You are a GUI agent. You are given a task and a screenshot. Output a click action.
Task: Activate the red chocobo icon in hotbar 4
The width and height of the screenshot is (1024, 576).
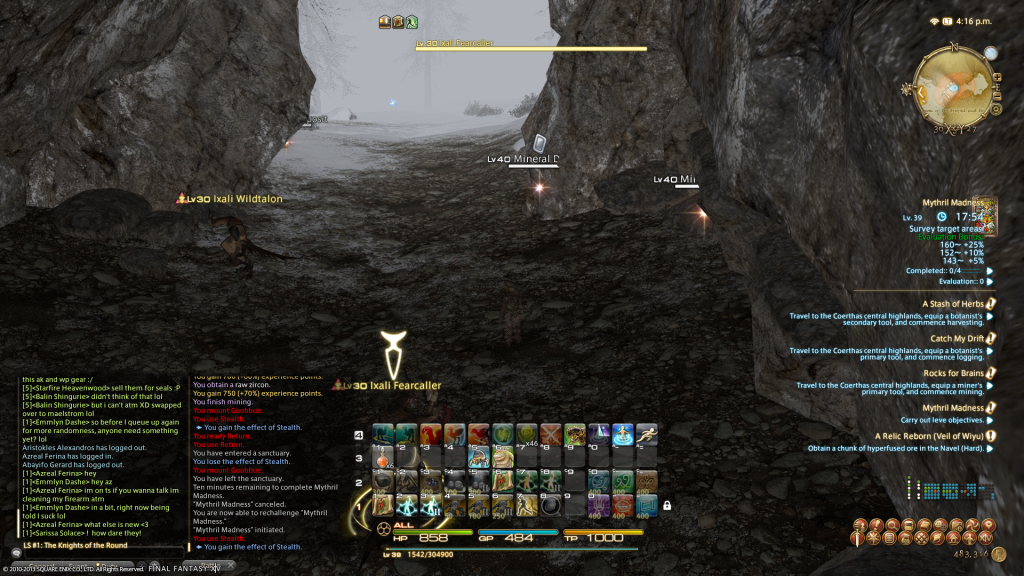[x=431, y=433]
